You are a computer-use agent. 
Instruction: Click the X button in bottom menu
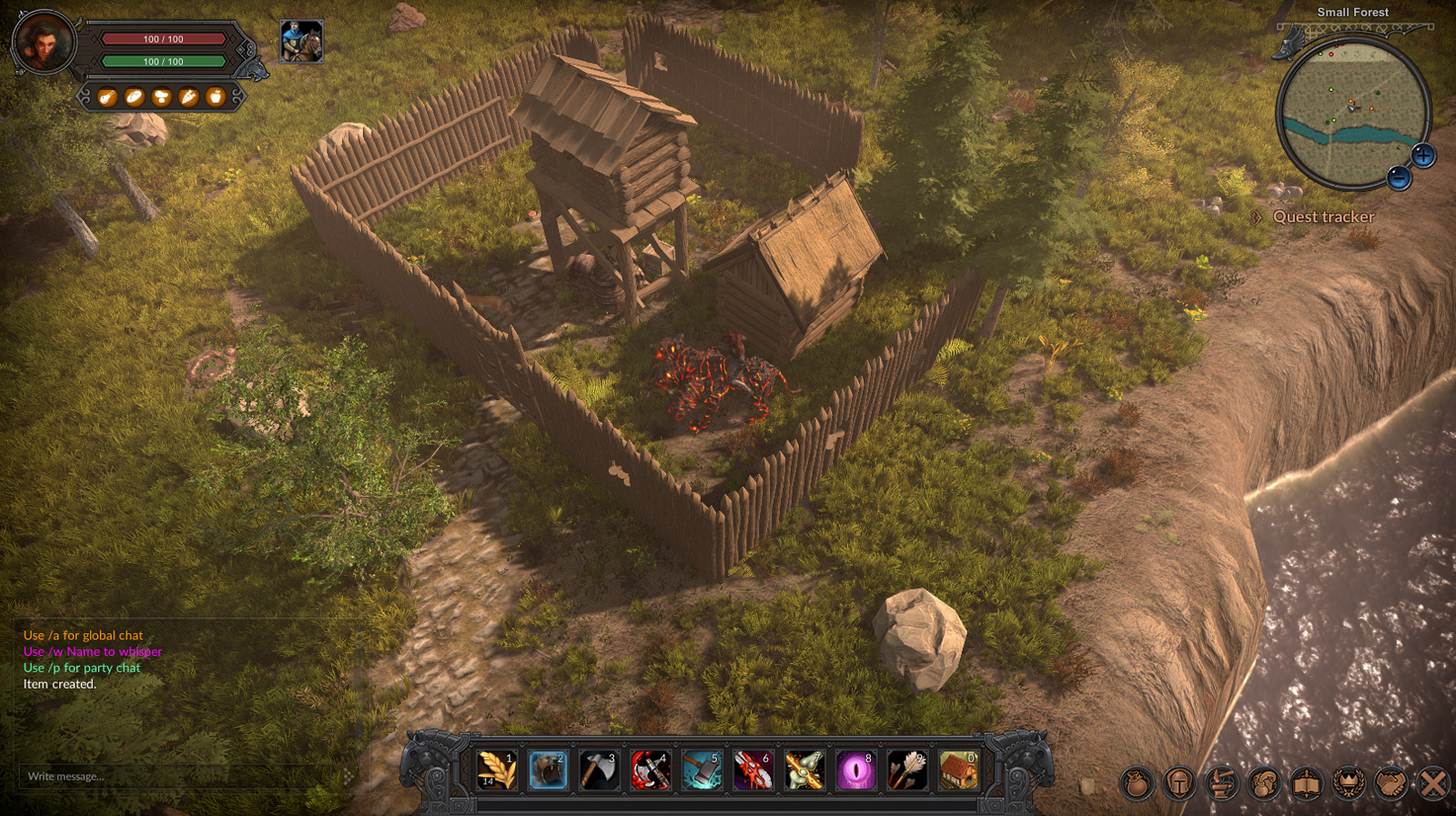[1433, 783]
